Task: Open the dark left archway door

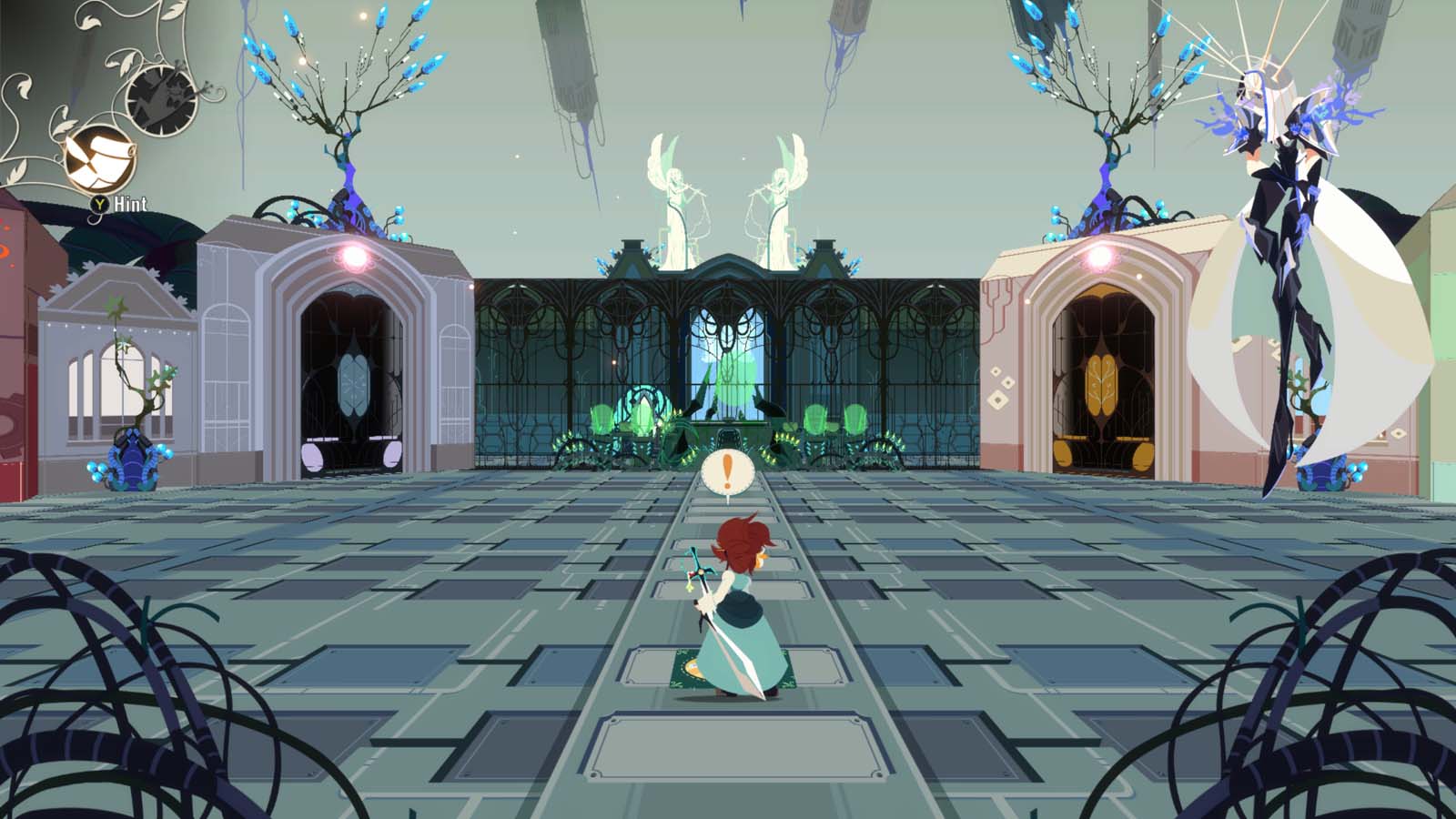Action: [x=353, y=382]
